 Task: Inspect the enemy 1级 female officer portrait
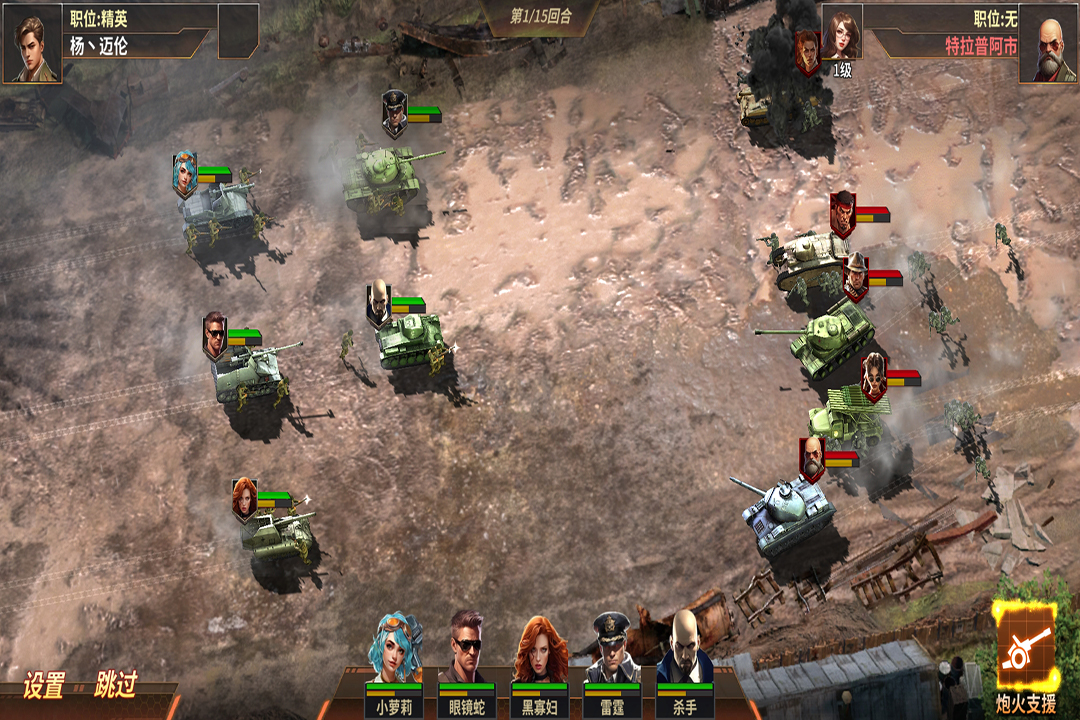[x=842, y=38]
